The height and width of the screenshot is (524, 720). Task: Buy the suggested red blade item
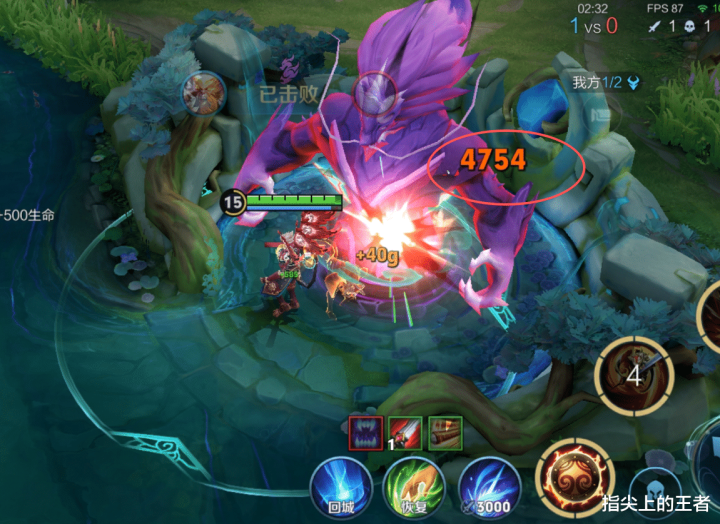pyautogui.click(x=405, y=432)
